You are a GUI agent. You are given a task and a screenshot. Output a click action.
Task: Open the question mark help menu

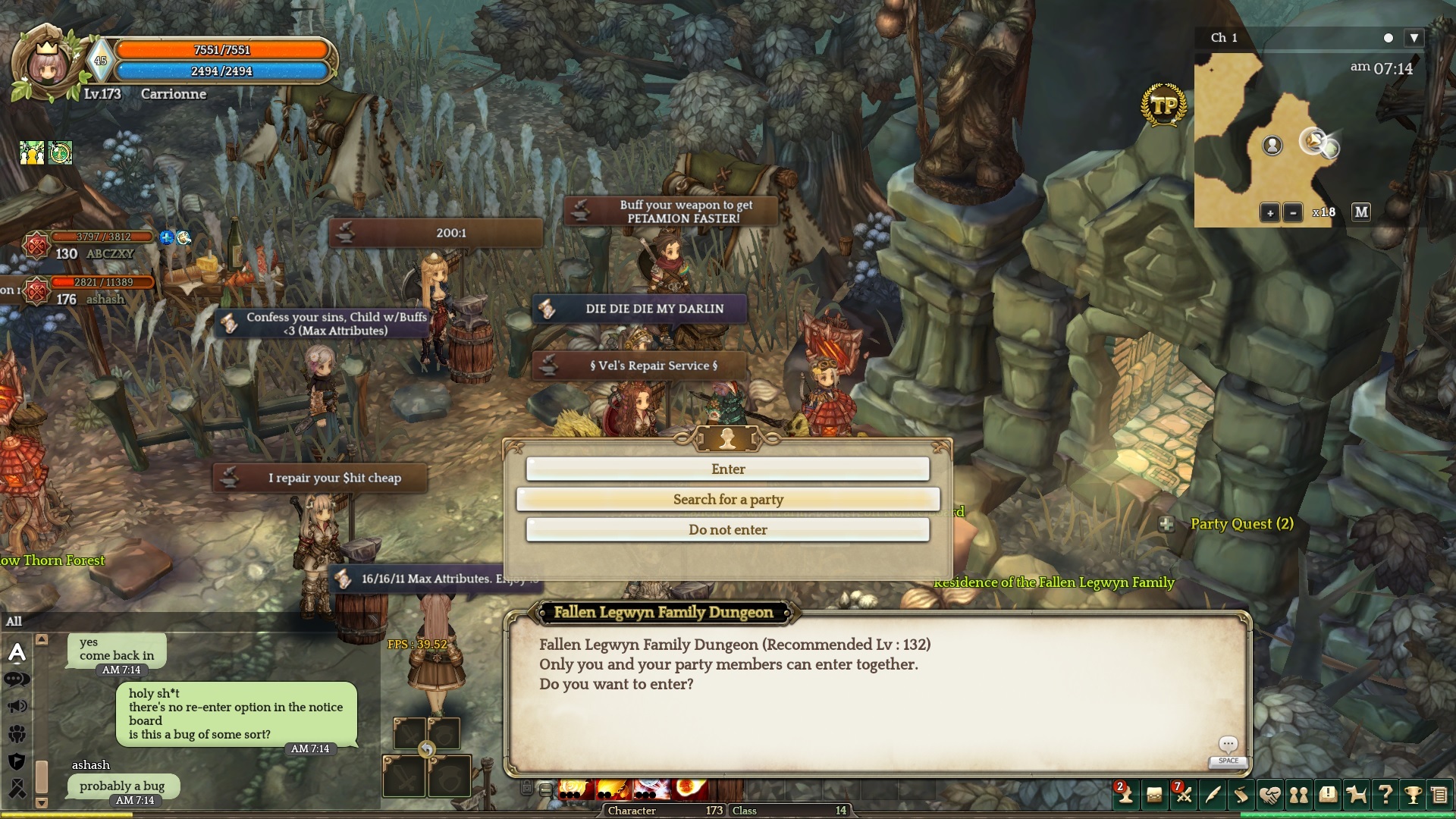pos(1385,795)
